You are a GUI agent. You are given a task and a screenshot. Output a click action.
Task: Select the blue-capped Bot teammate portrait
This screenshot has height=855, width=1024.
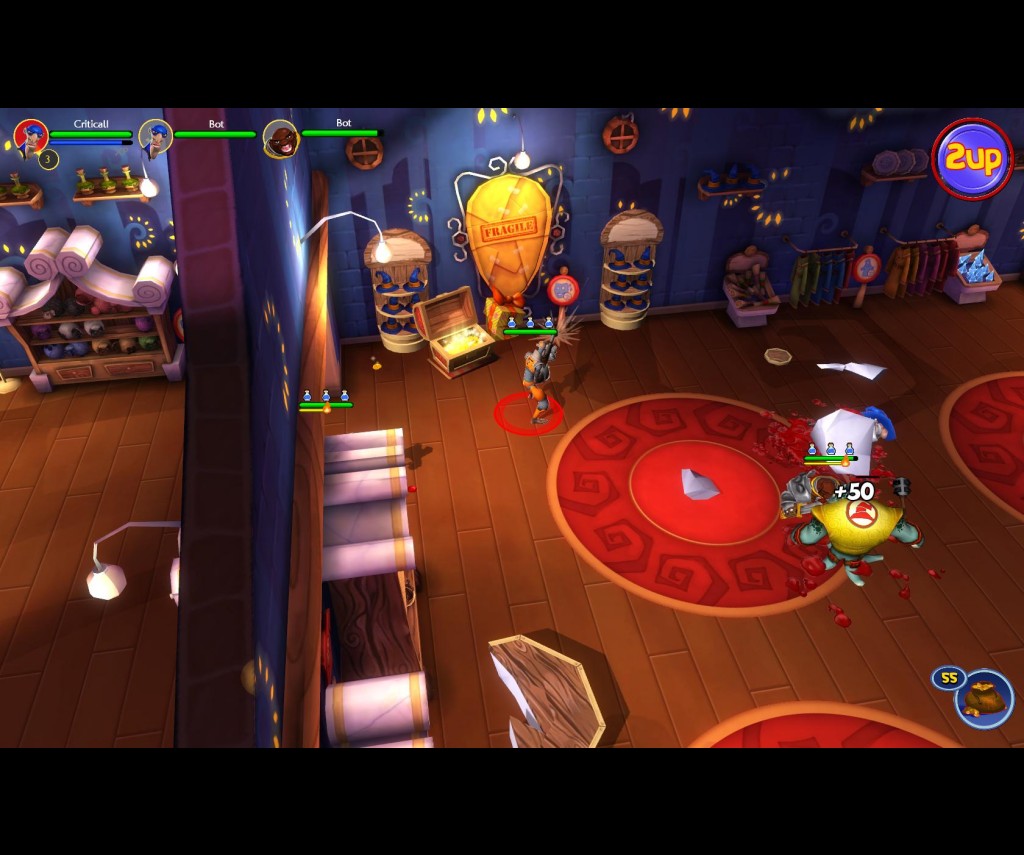(155, 136)
